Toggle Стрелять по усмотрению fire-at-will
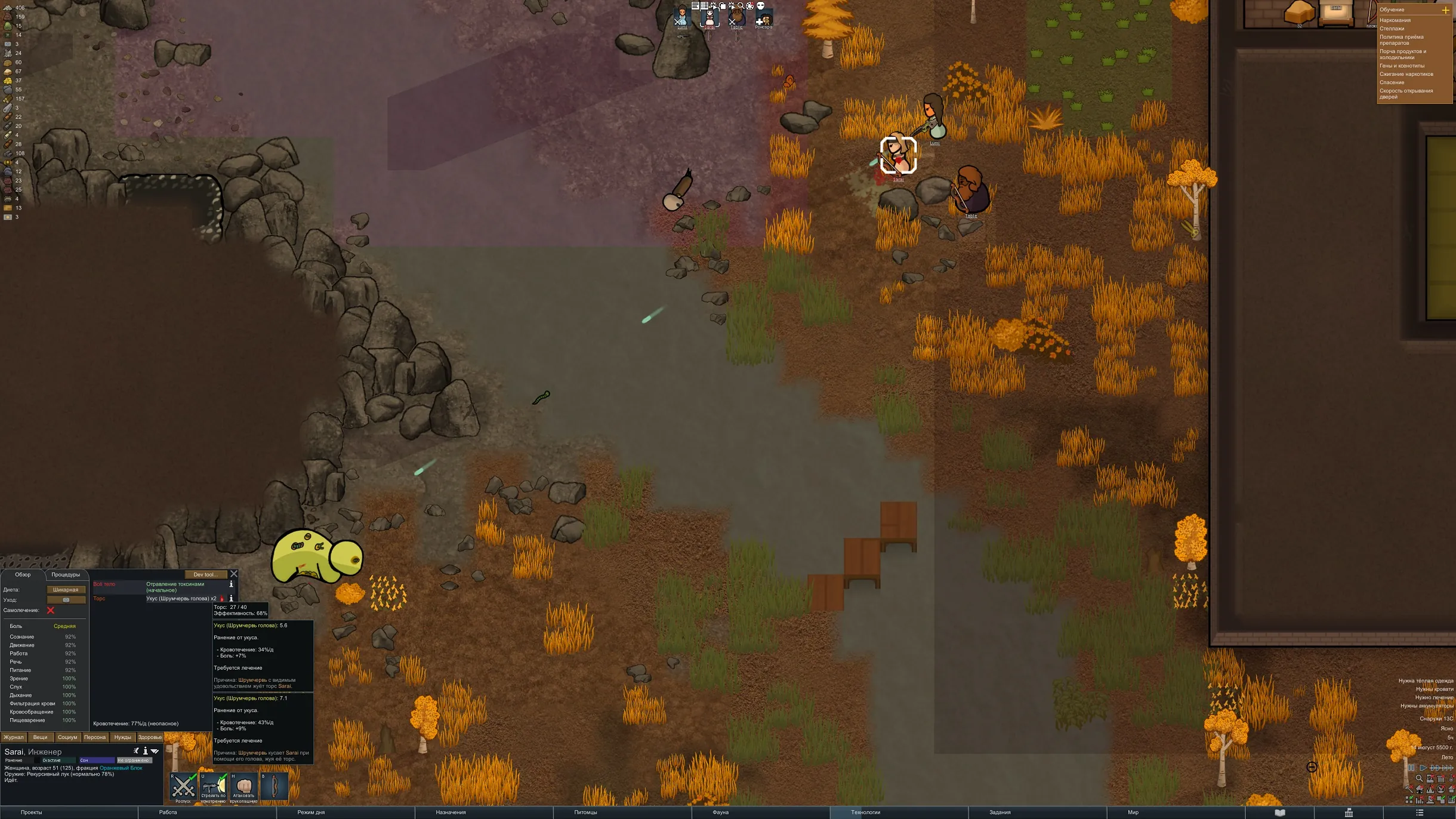 coord(214,787)
